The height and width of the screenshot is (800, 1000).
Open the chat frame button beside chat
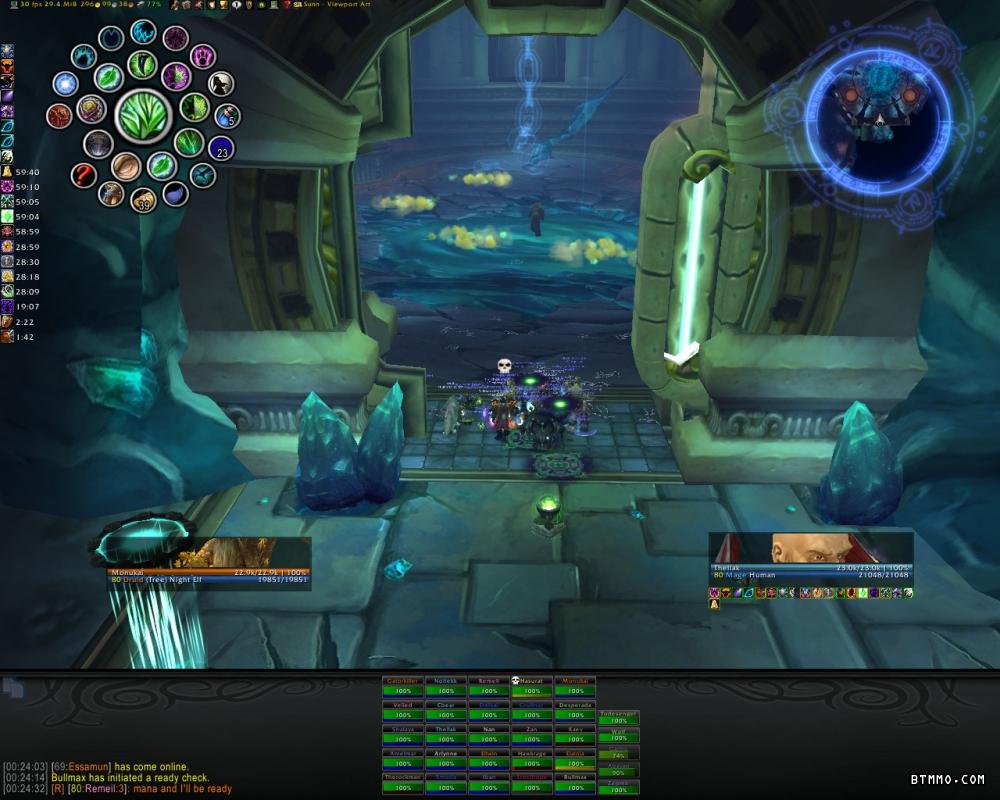[13, 687]
